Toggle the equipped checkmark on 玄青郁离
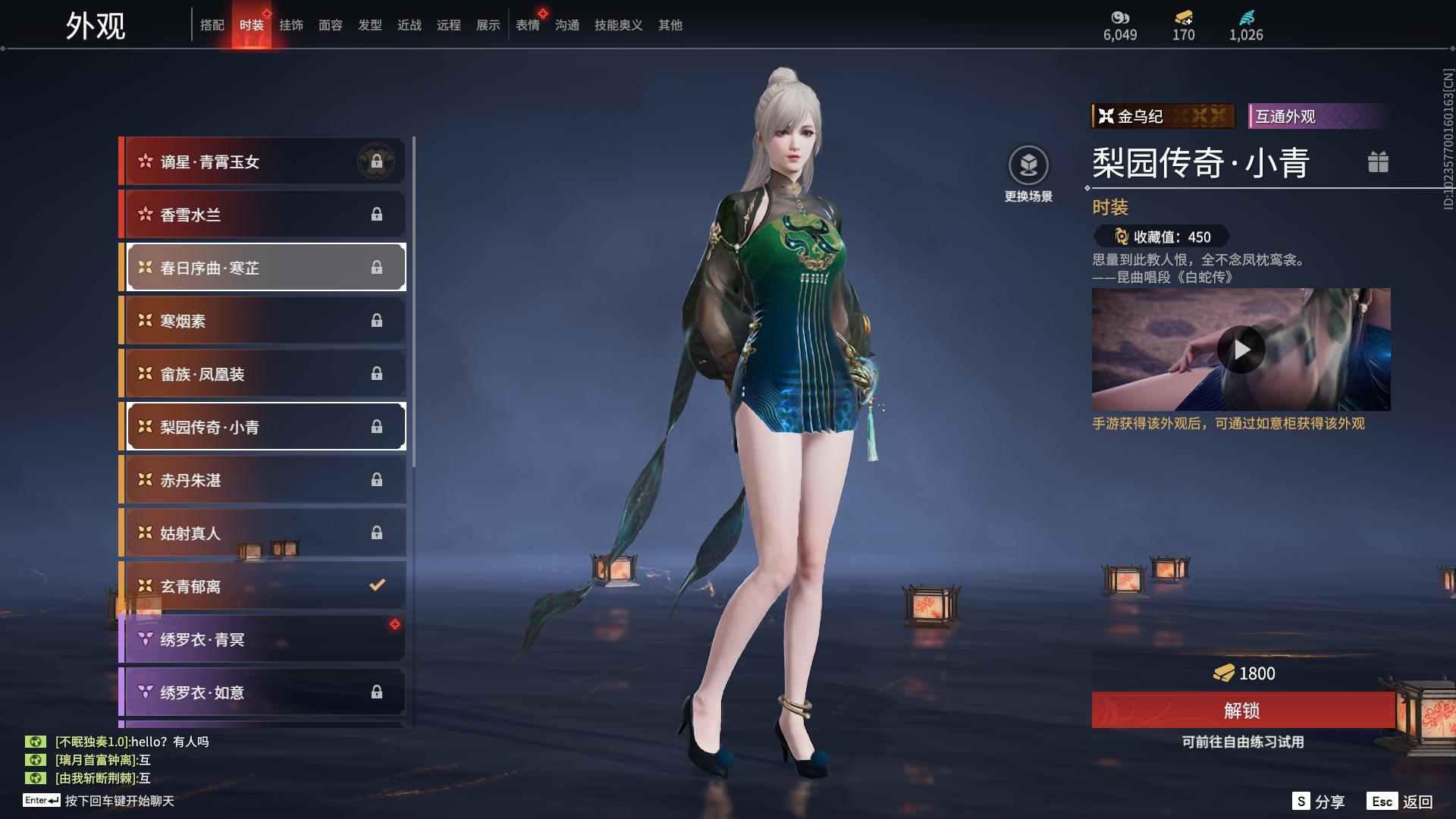This screenshot has height=819, width=1456. tap(376, 585)
